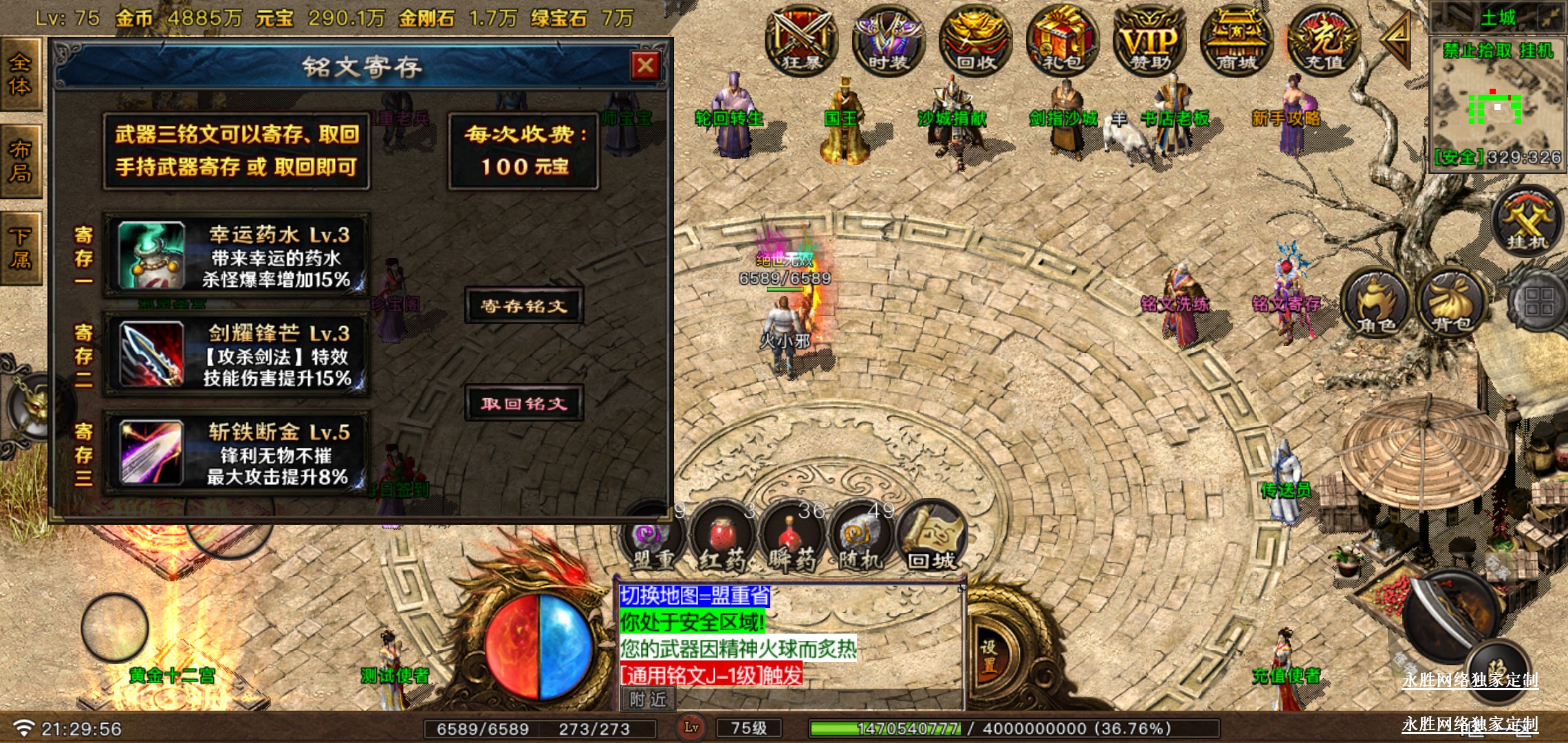This screenshot has height=743, width=1568.
Task: Click the 寄存铭文 deposit button
Action: (524, 305)
